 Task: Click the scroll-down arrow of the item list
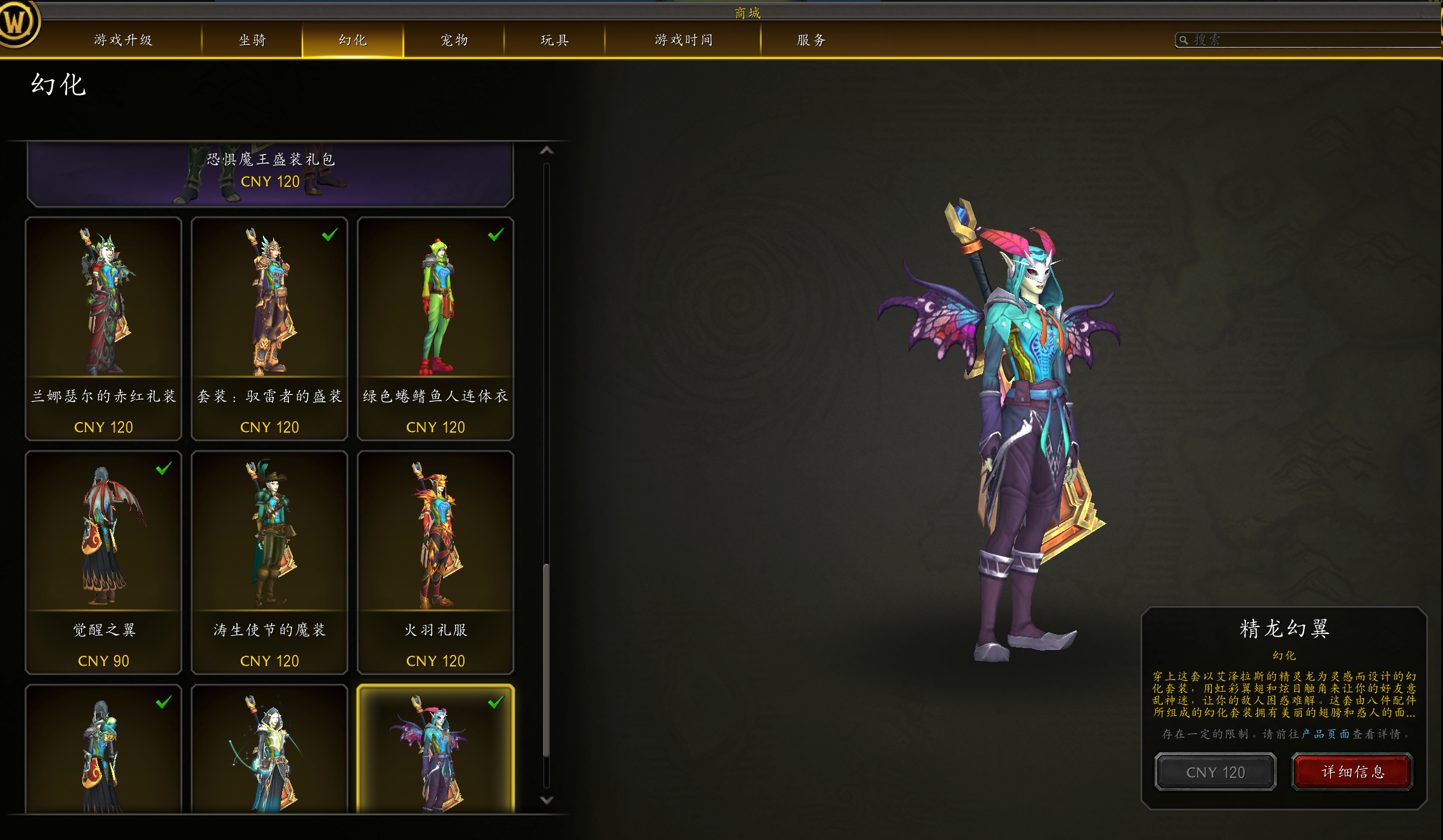[x=546, y=800]
